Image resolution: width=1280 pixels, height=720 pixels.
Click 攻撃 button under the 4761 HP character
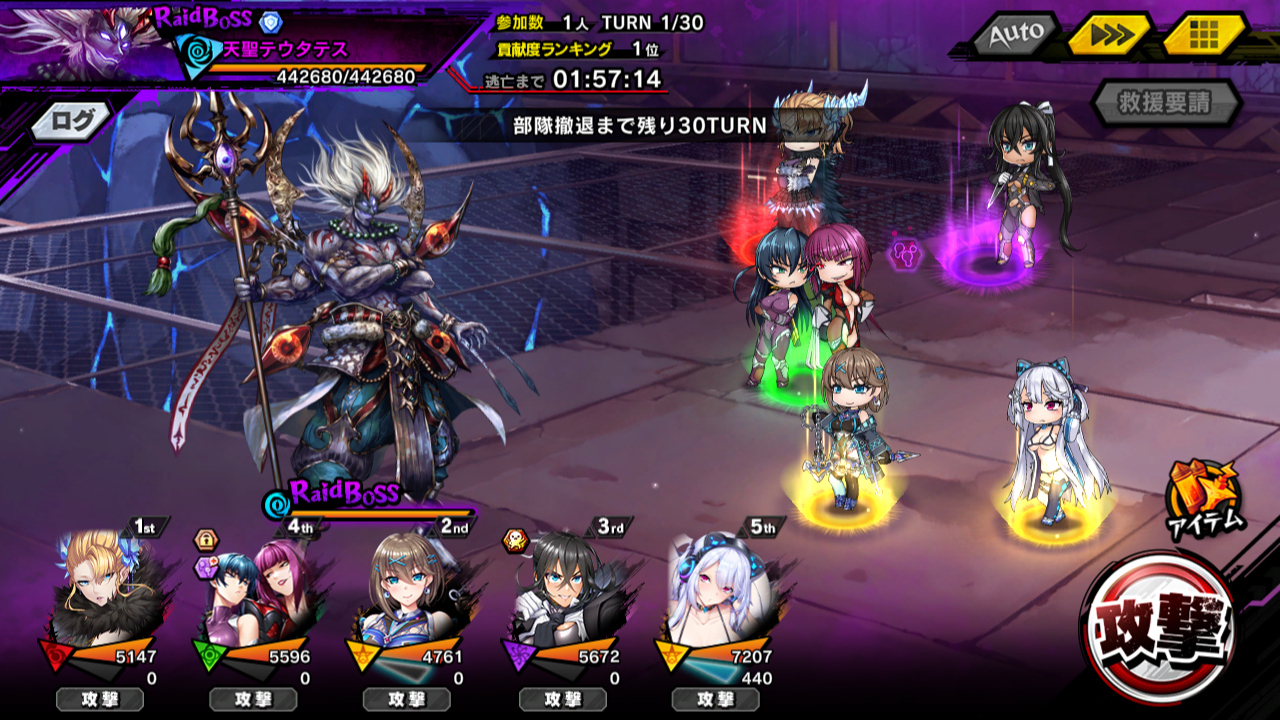(407, 699)
